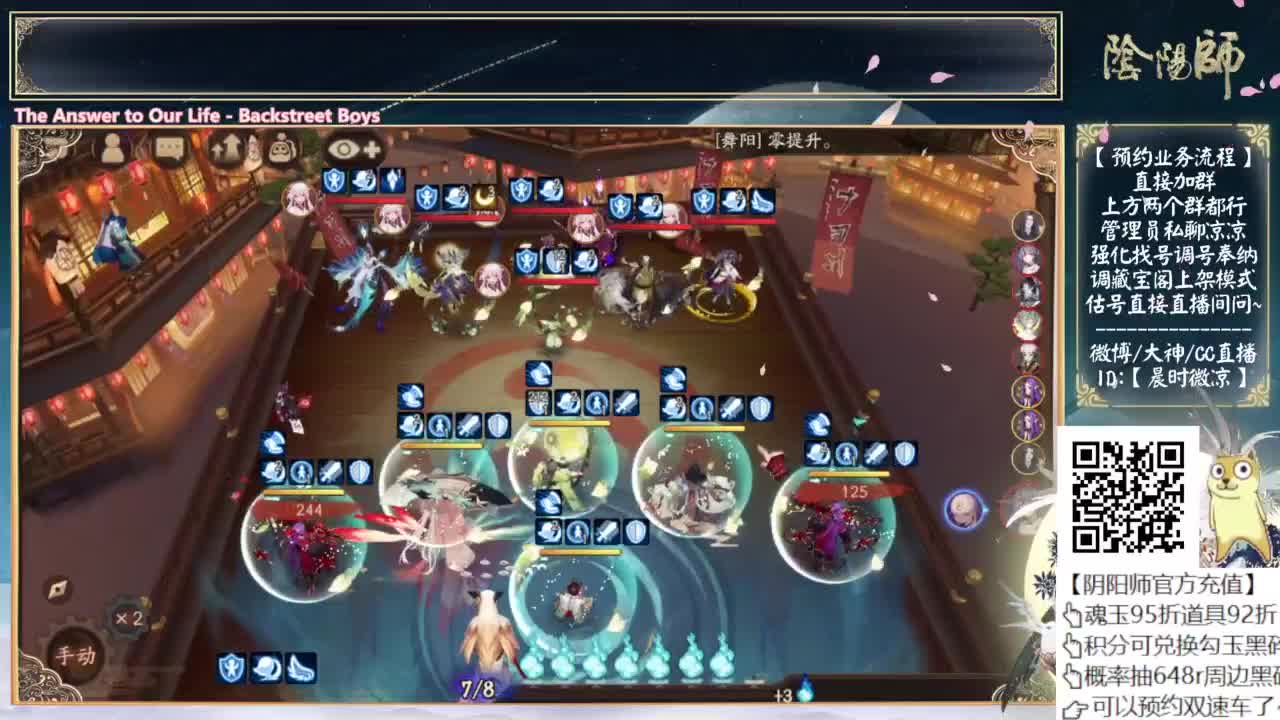Image resolution: width=1280 pixels, height=720 pixels.
Task: Click the coin emblem above the manual button
Action: coord(57,588)
